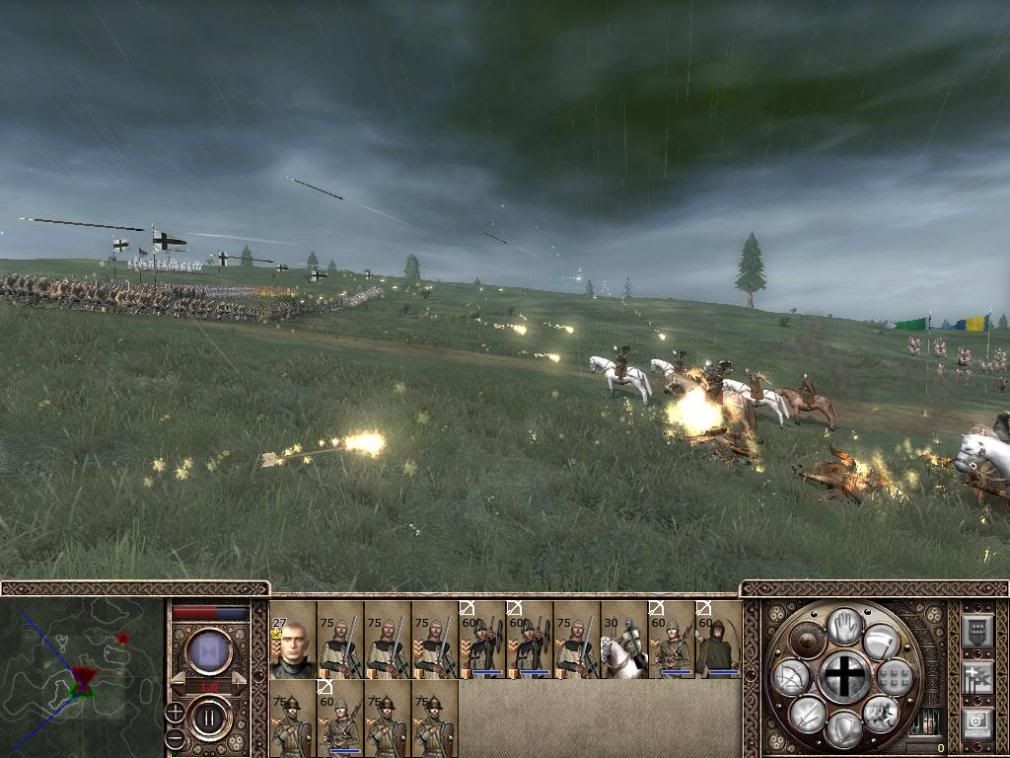Zoom in the minimap with plus button
The image size is (1010, 758).
pyautogui.click(x=175, y=713)
